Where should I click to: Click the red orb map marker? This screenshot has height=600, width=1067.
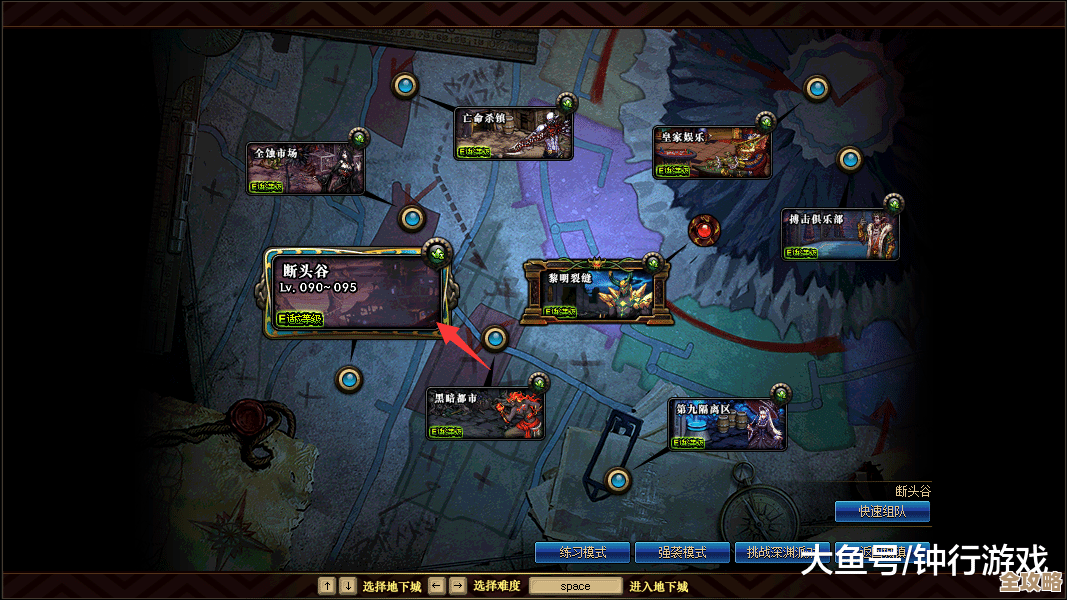click(704, 231)
